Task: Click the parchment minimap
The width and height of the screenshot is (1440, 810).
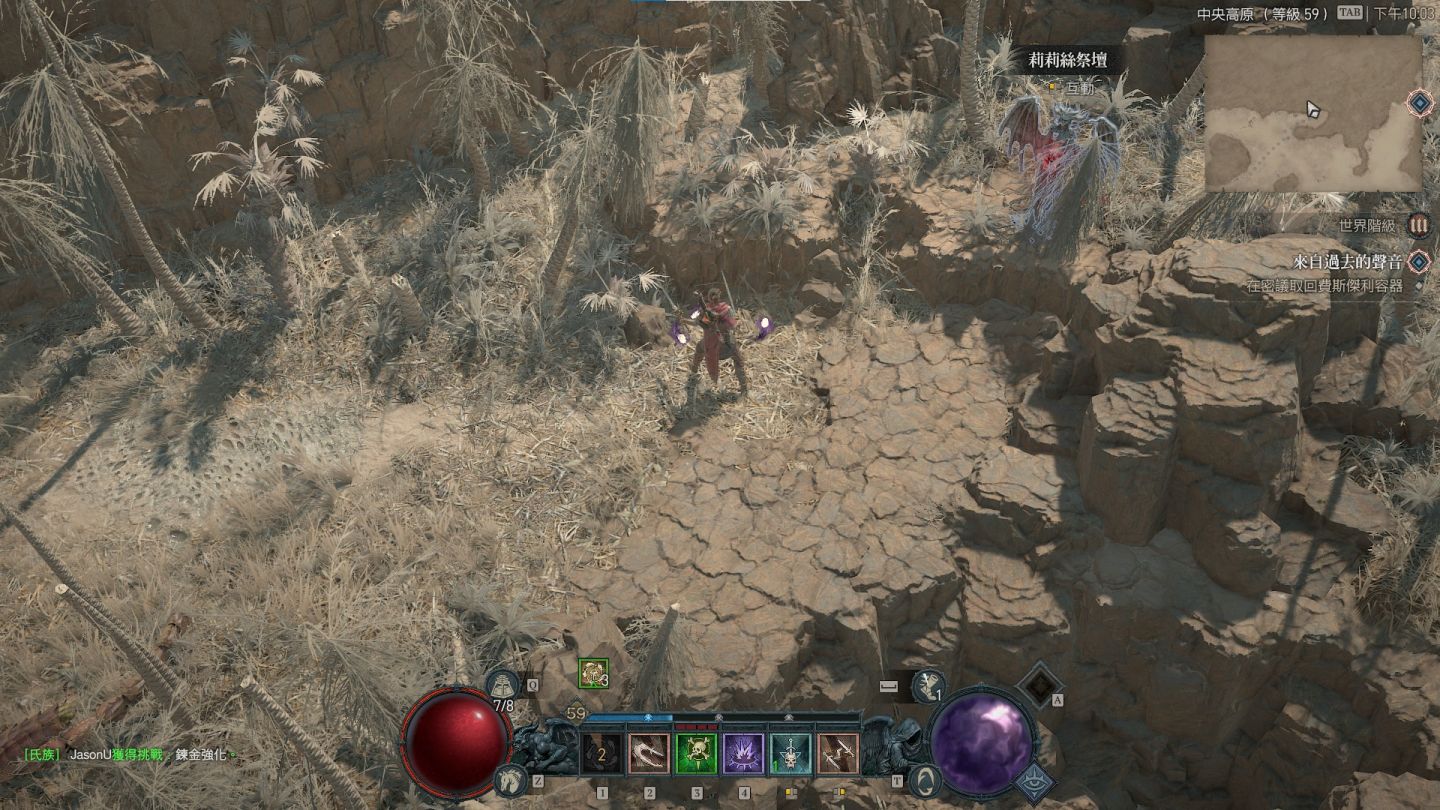Action: click(1312, 113)
